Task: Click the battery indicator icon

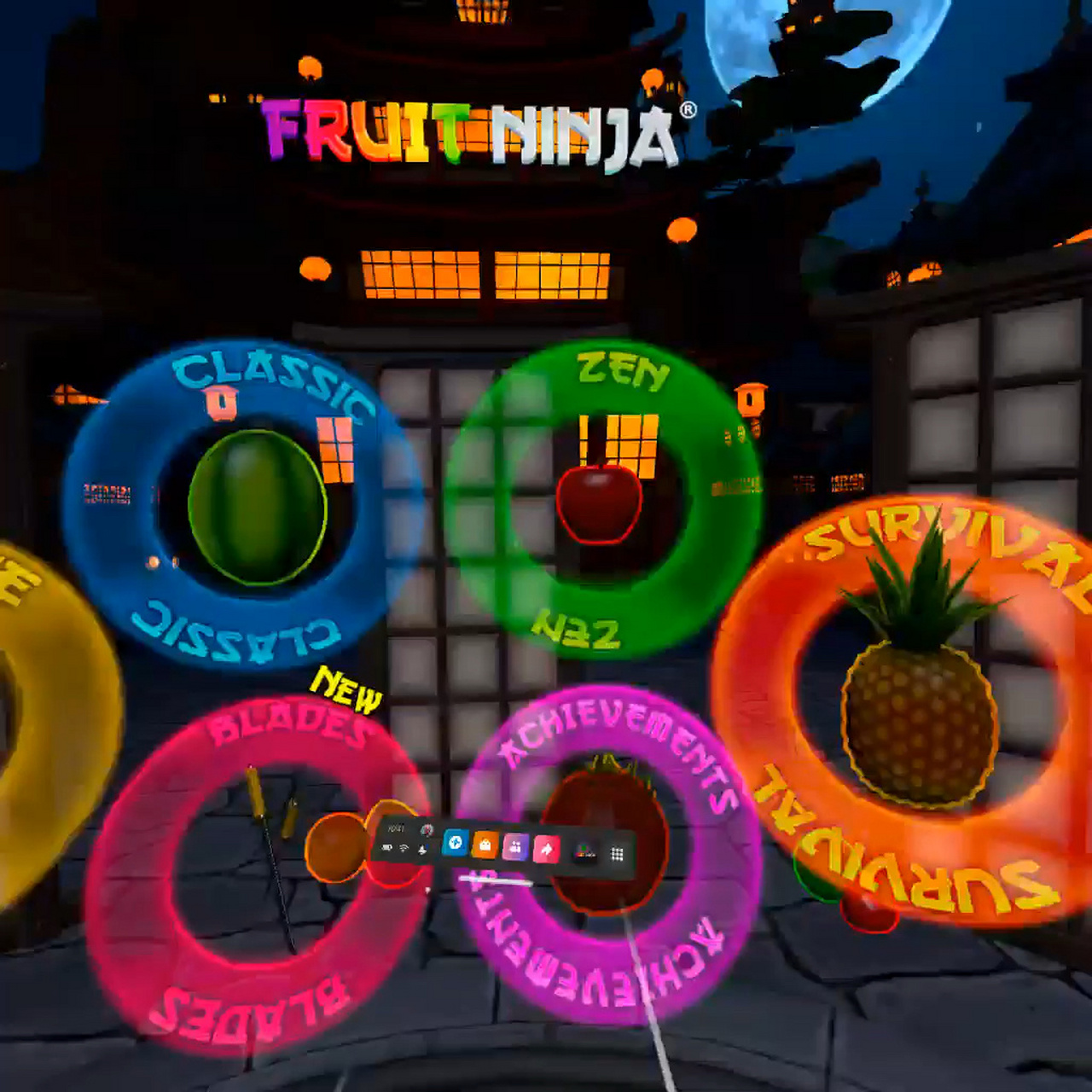Action: pyautogui.click(x=388, y=847)
